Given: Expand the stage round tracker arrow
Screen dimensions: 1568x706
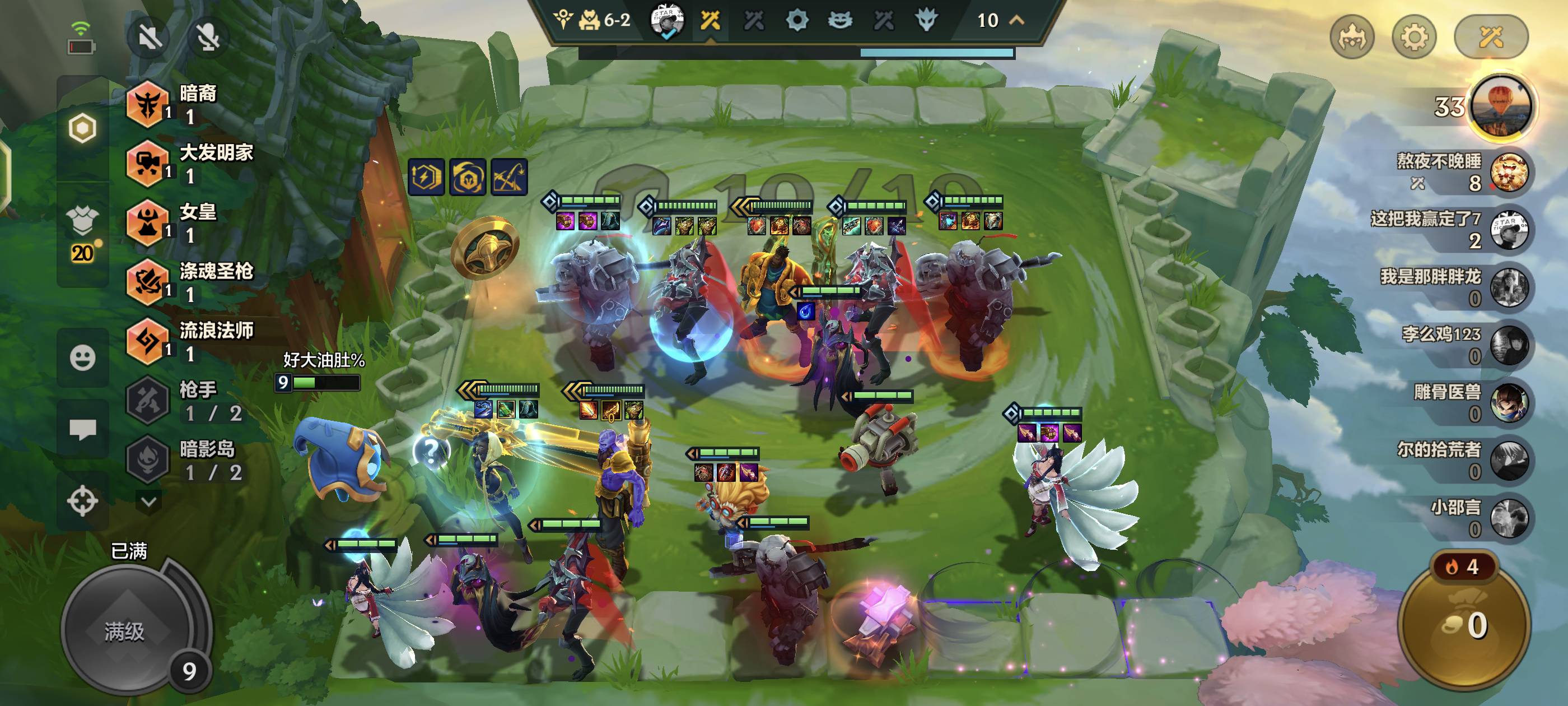Looking at the screenshot, I should [x=1016, y=20].
